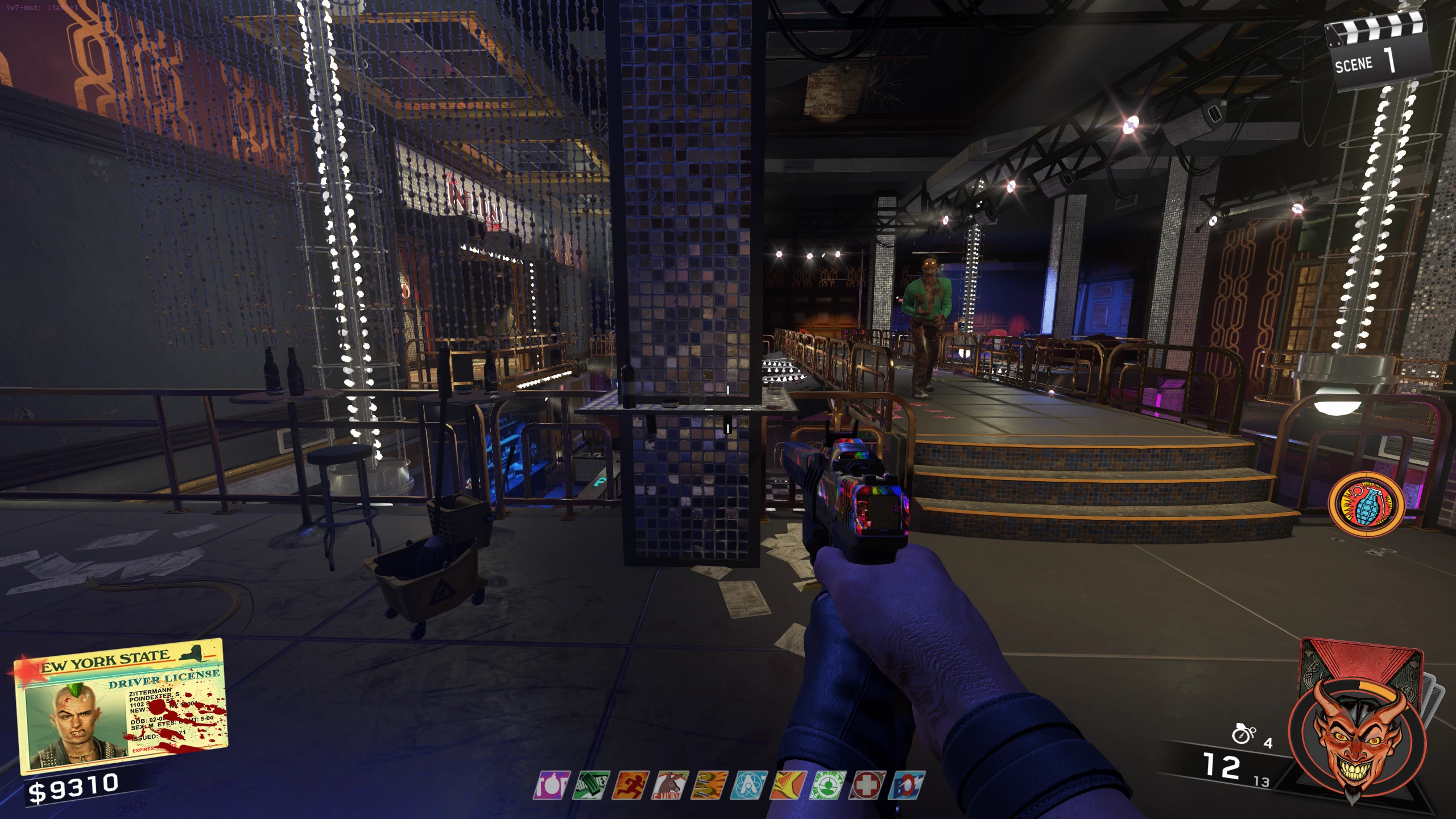Activate the devil face Fate card medallion
Viewport: 1456px width, 819px height.
[x=1357, y=742]
